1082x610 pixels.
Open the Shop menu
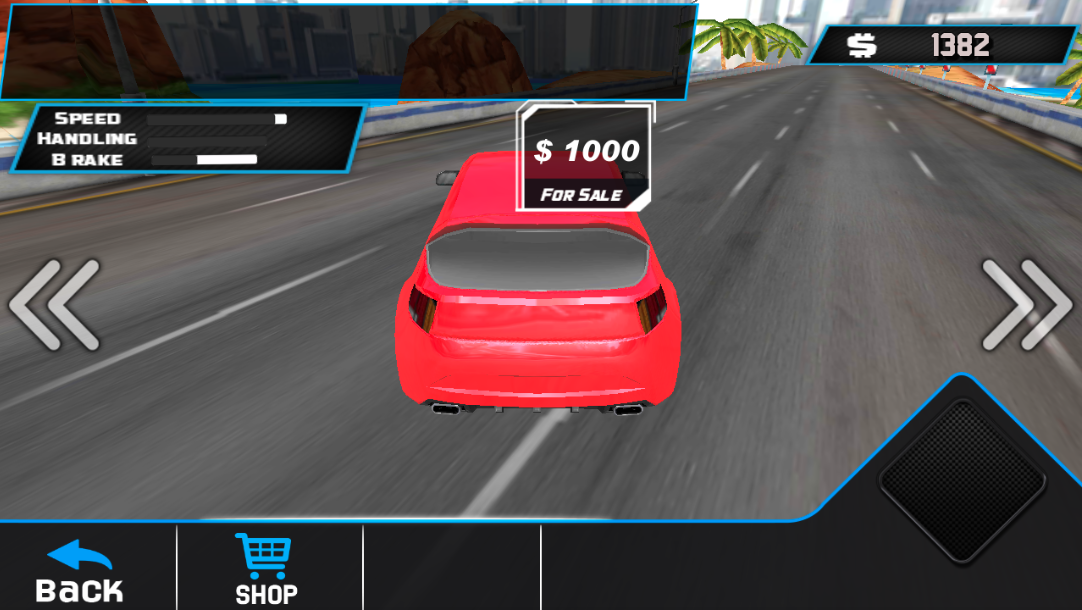(x=265, y=570)
